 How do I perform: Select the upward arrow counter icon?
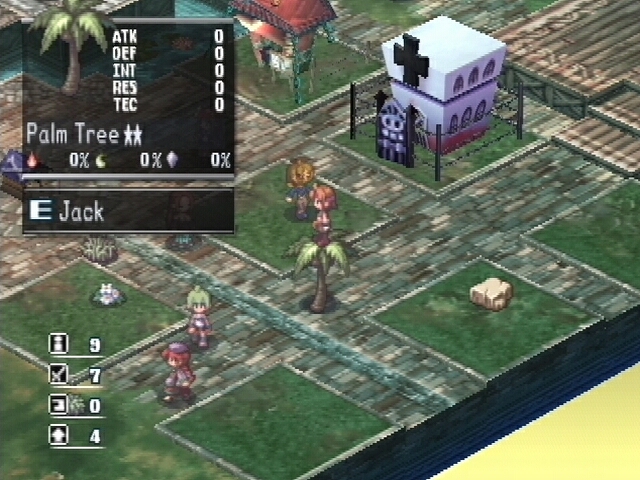pos(60,436)
